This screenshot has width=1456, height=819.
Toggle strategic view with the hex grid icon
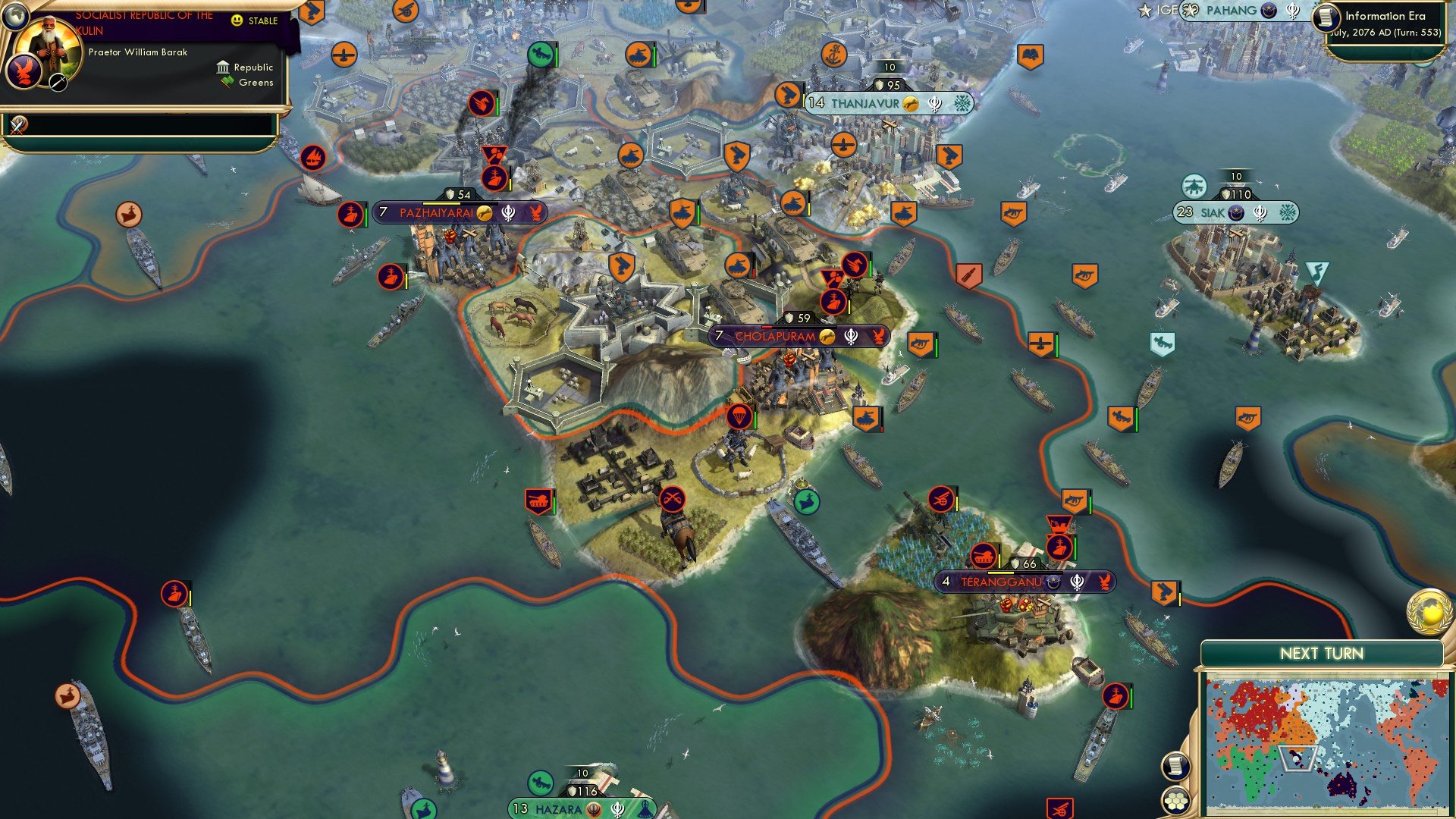tap(1177, 799)
